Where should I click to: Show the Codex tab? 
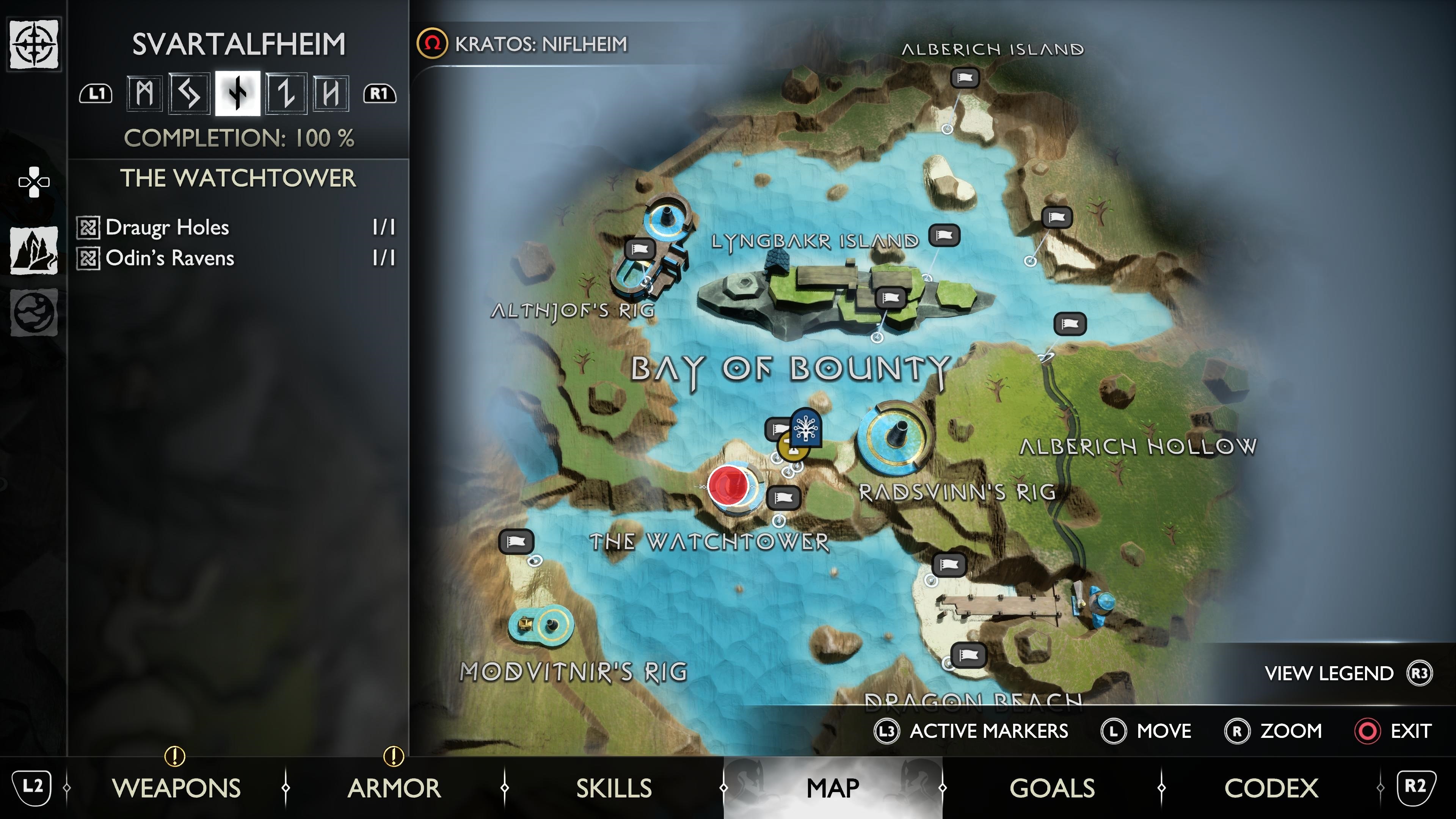coord(1271,788)
